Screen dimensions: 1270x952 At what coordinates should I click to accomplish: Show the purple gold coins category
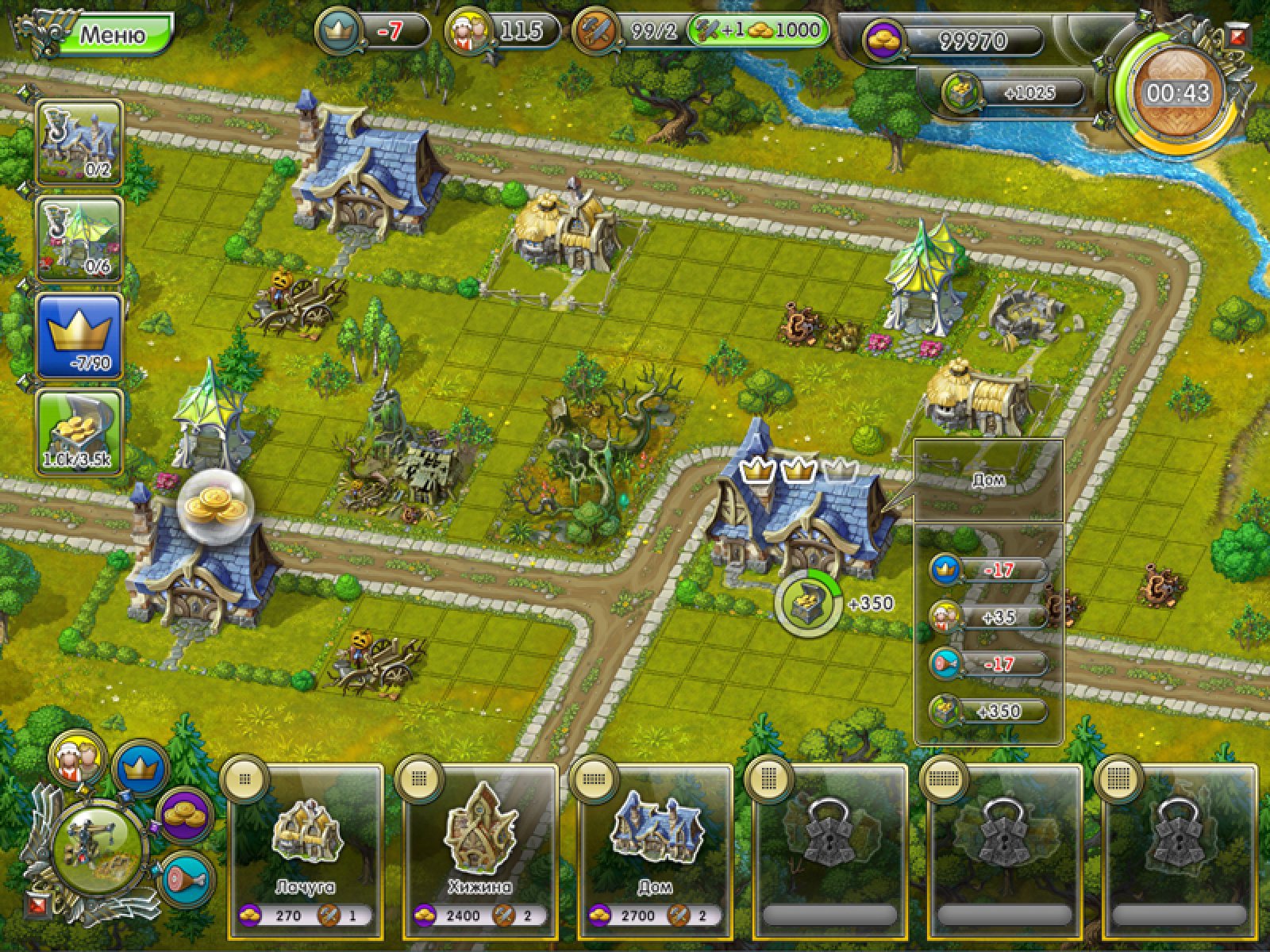click(186, 815)
